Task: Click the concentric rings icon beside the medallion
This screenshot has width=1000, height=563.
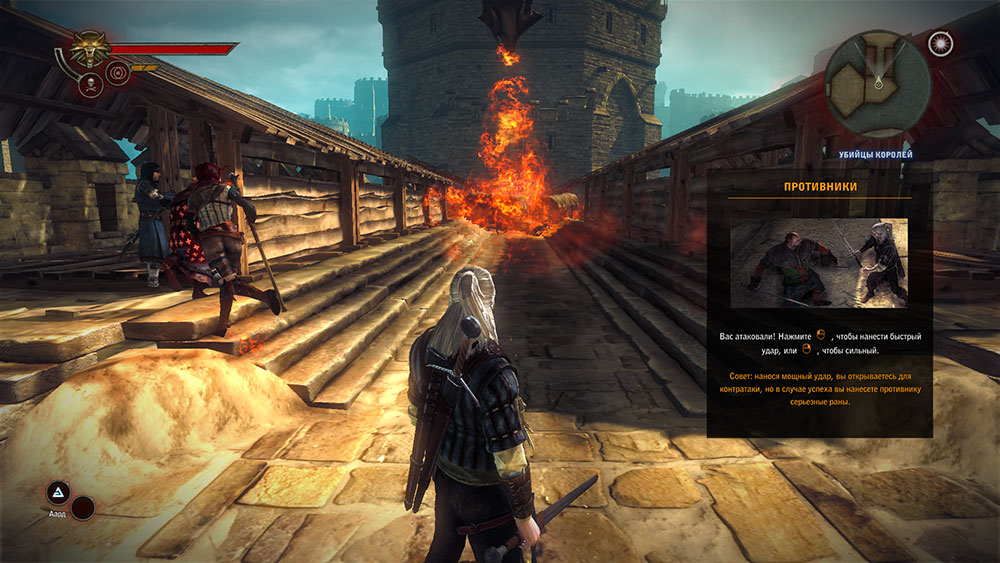Action: click(118, 72)
